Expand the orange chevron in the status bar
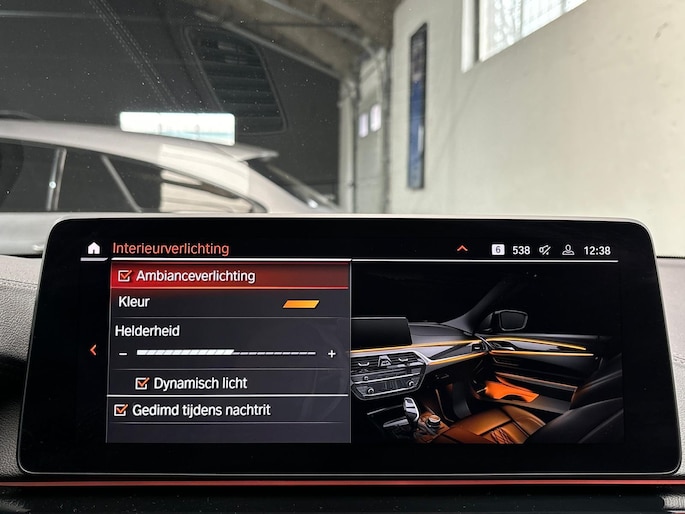Screen dimensions: 685x514 462,249
